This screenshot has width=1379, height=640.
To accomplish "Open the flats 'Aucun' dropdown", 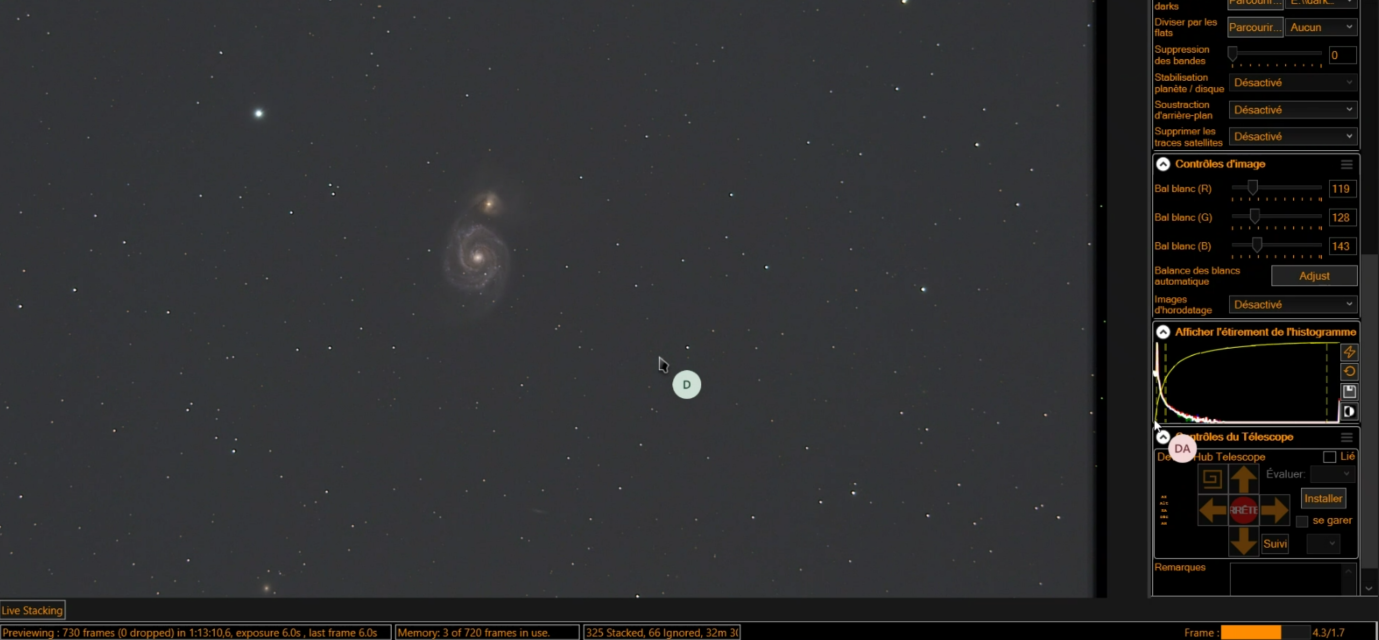I will (1321, 27).
